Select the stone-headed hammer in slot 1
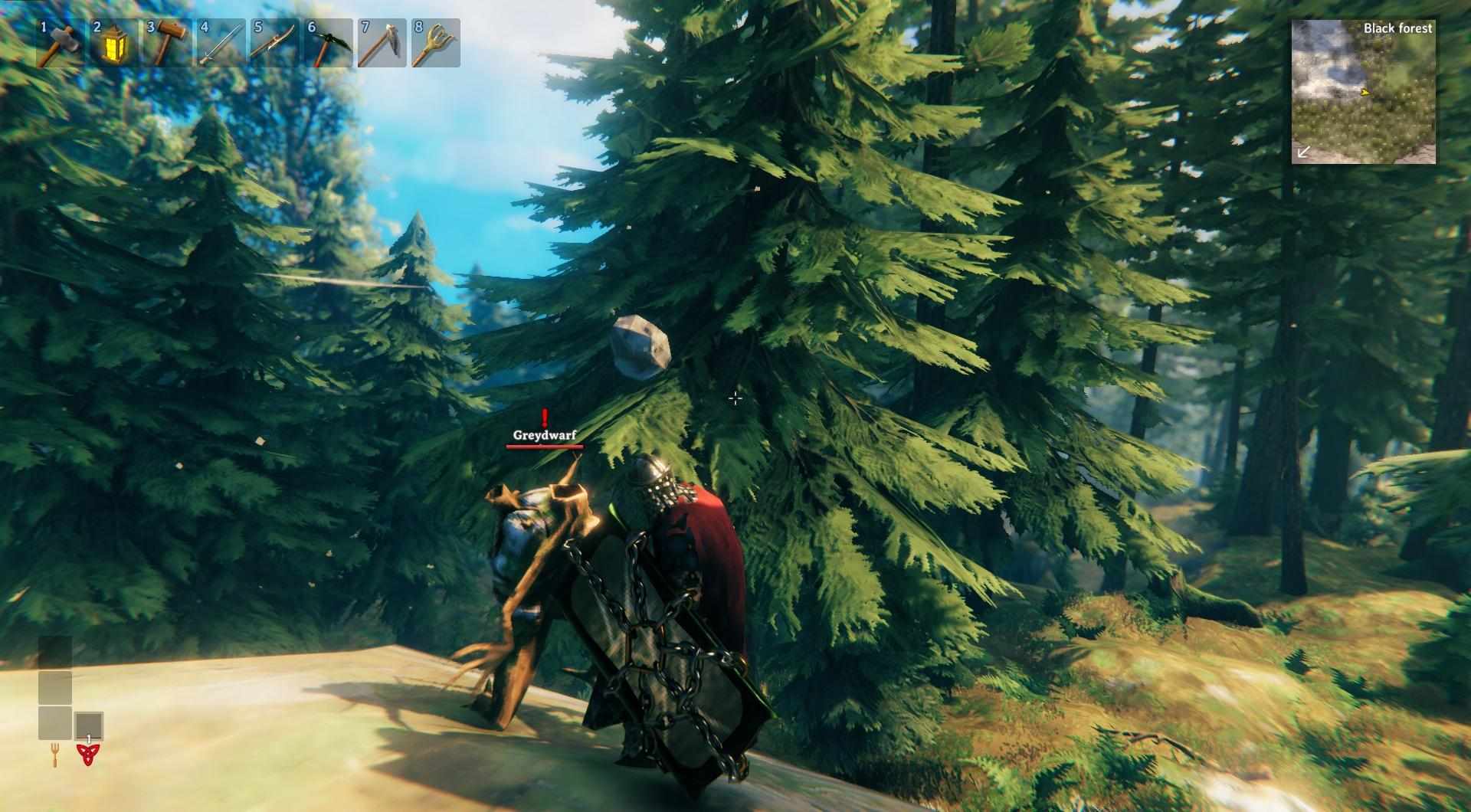Screen dimensions: 1471x812 pyautogui.click(x=59, y=44)
